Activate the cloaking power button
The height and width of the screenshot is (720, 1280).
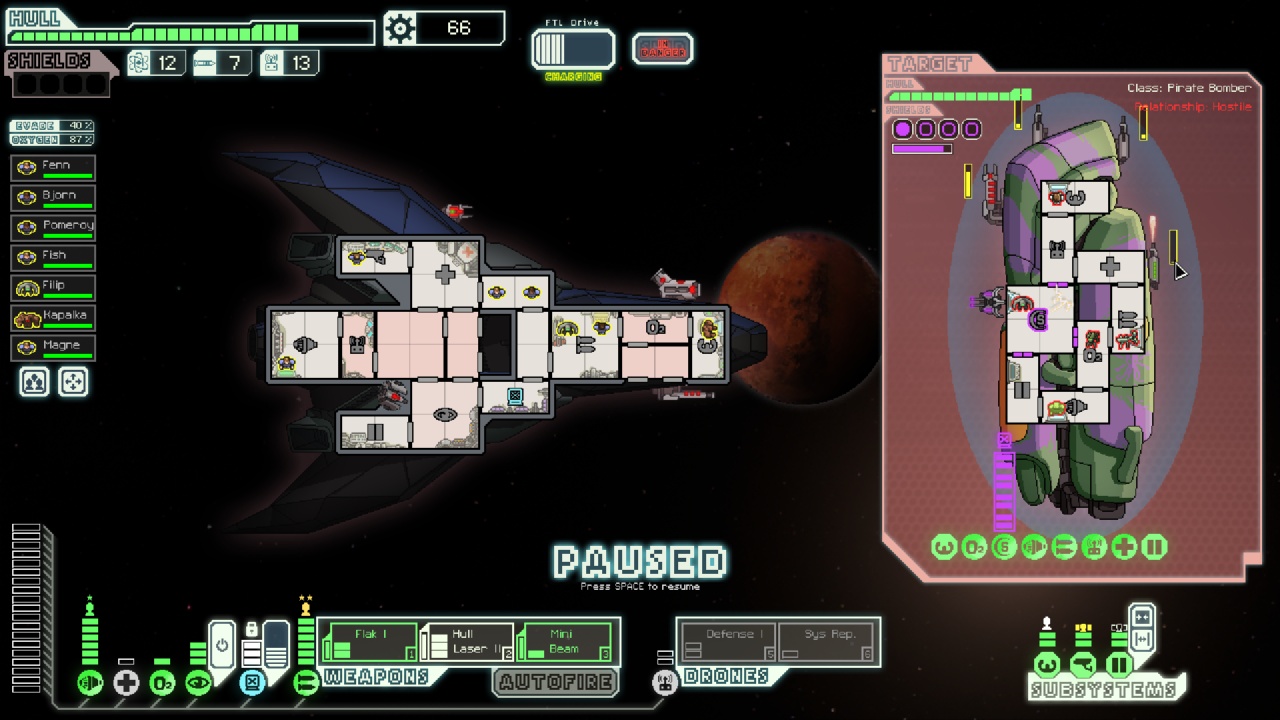[x=222, y=645]
